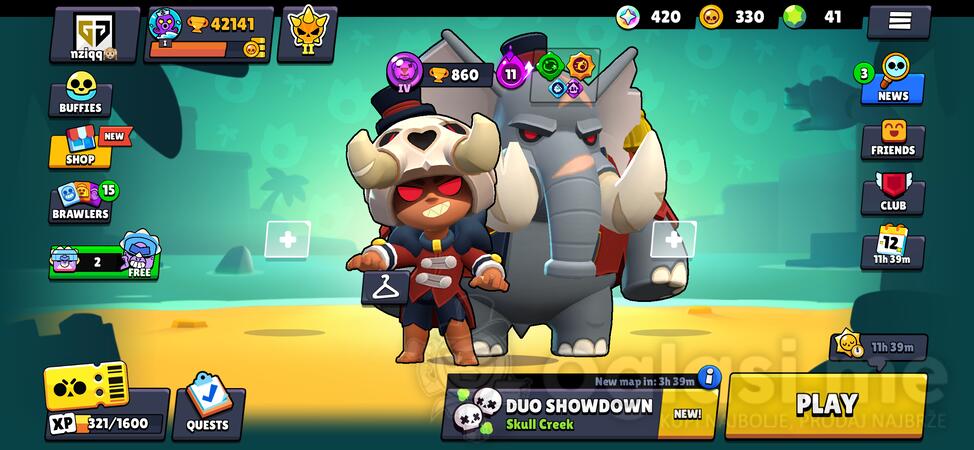Open the brawler's gadget and gear loadout

[x=564, y=76]
